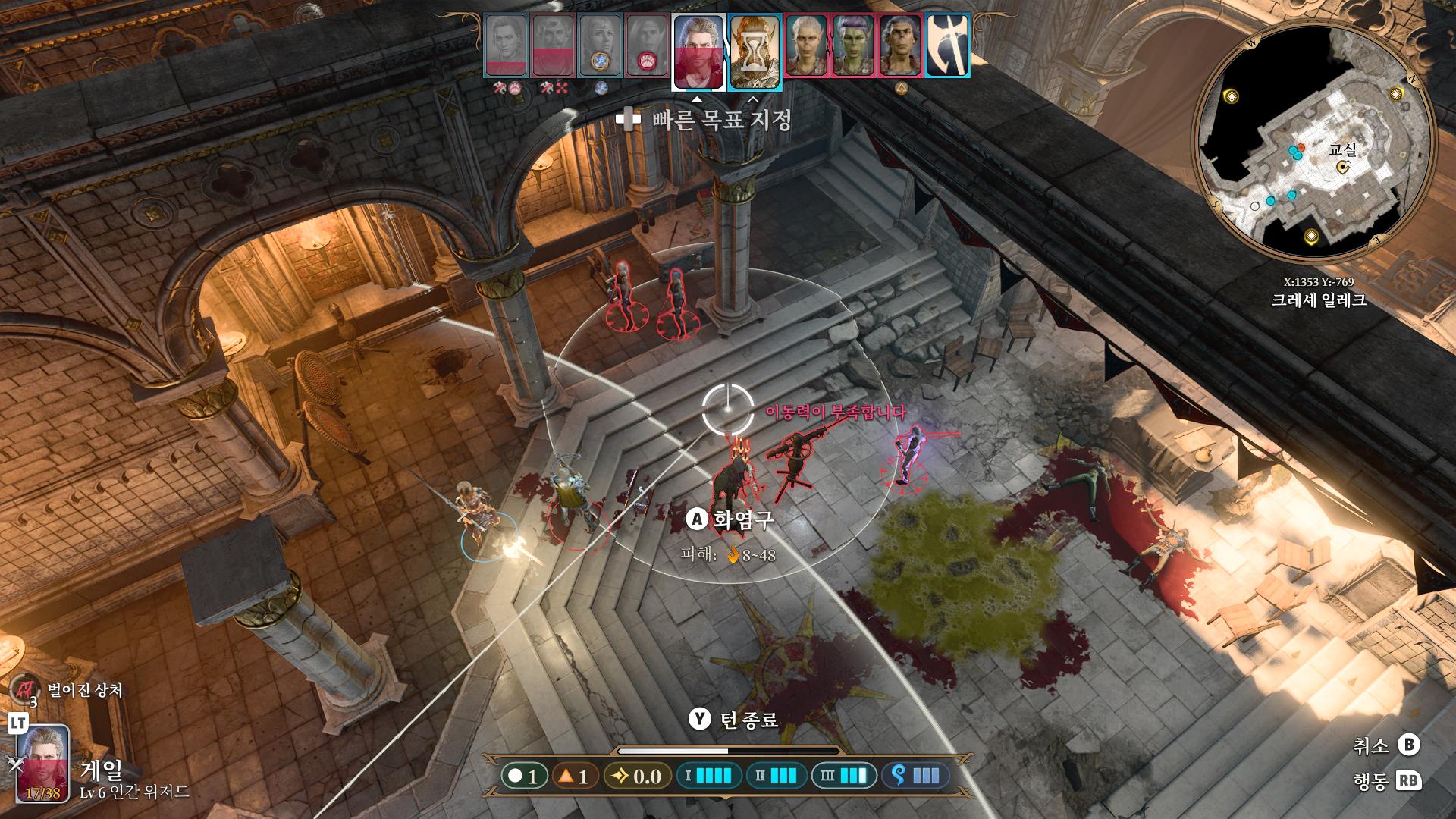Click the 교실 marker on the minimap

pos(1344,166)
